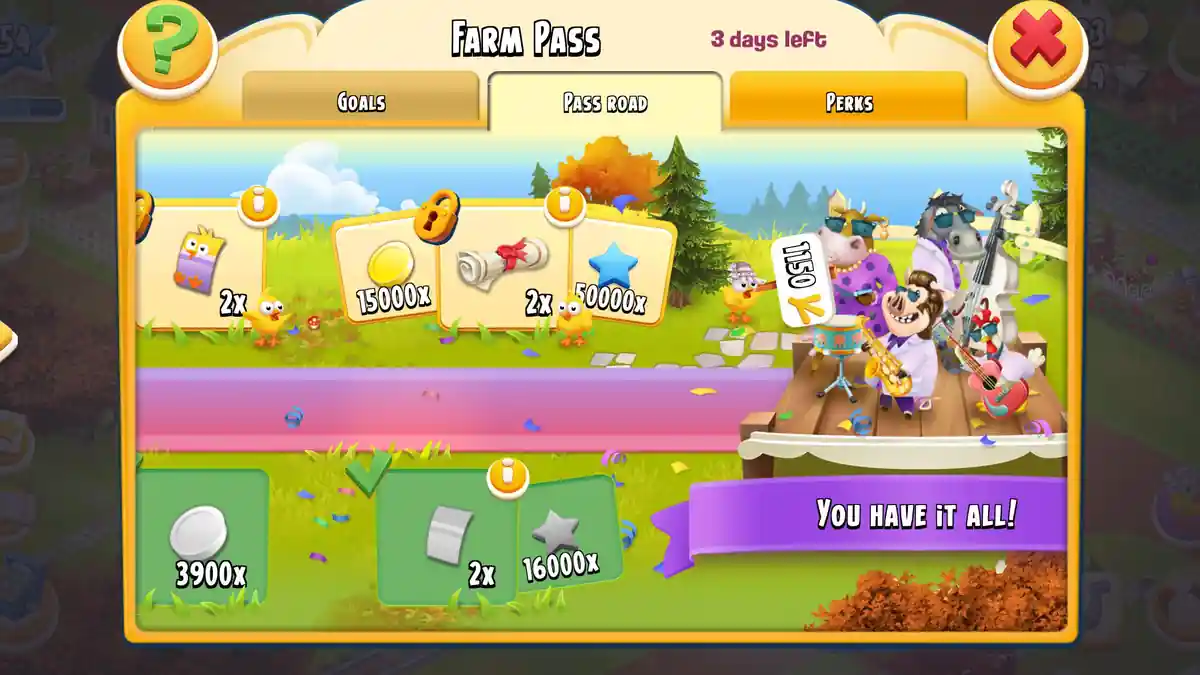The width and height of the screenshot is (1200, 675).
Task: Choose the 50000x blue star reward
Action: pos(618,270)
